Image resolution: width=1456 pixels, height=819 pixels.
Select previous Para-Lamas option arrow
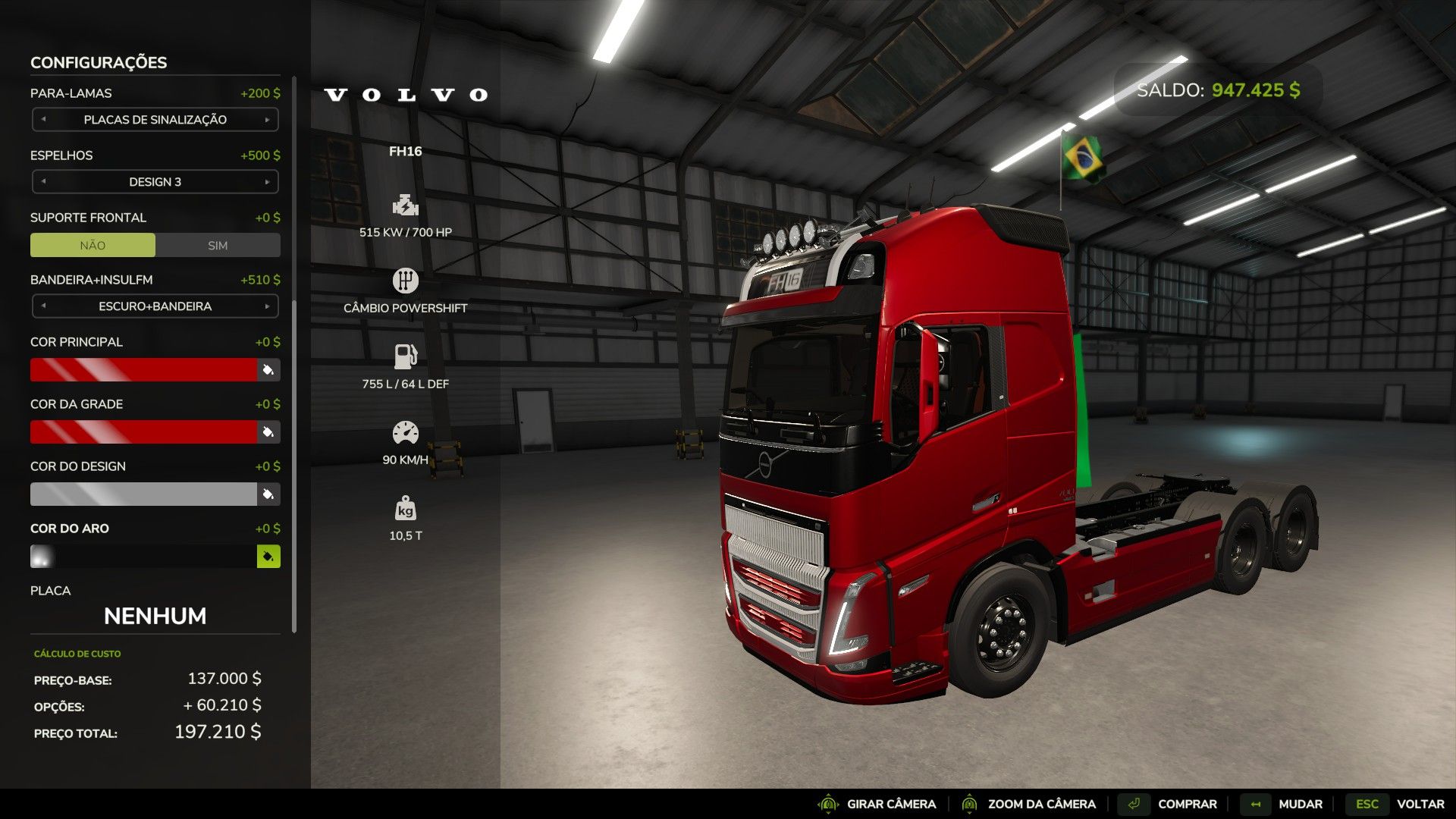coord(44,120)
